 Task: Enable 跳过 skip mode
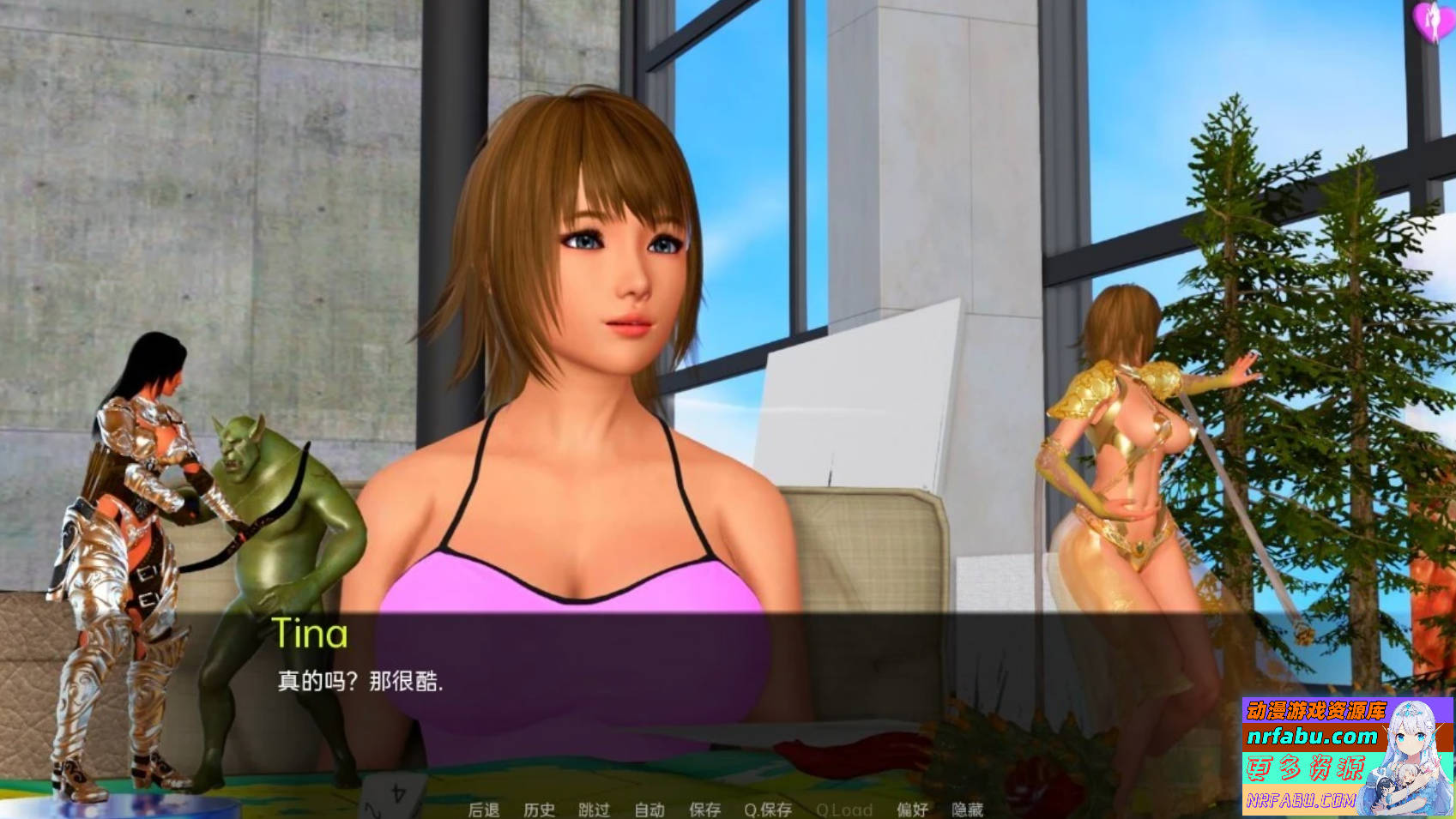593,809
